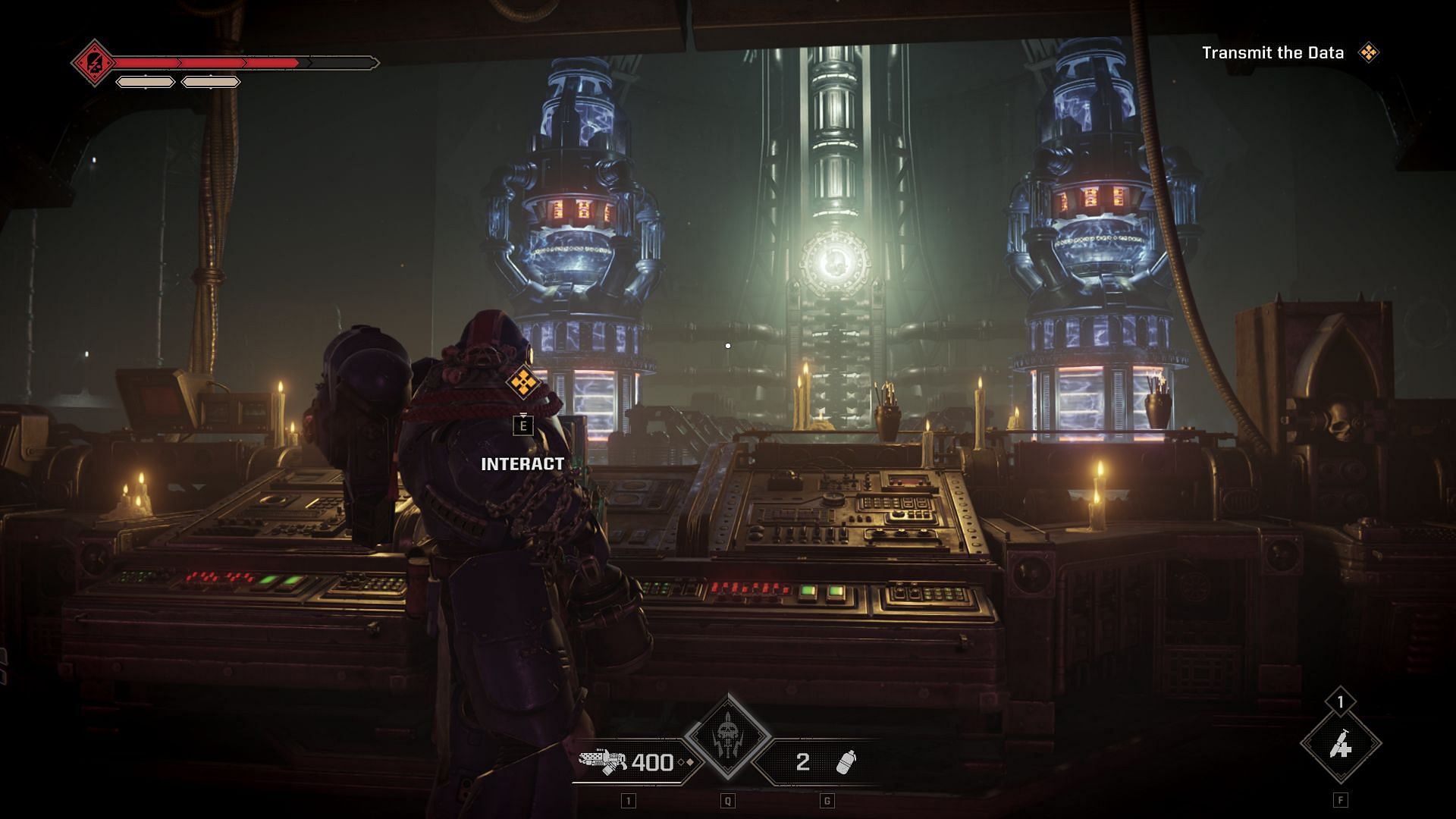Activate the skull class ability icon
Image resolution: width=1456 pixels, height=819 pixels.
tap(728, 736)
